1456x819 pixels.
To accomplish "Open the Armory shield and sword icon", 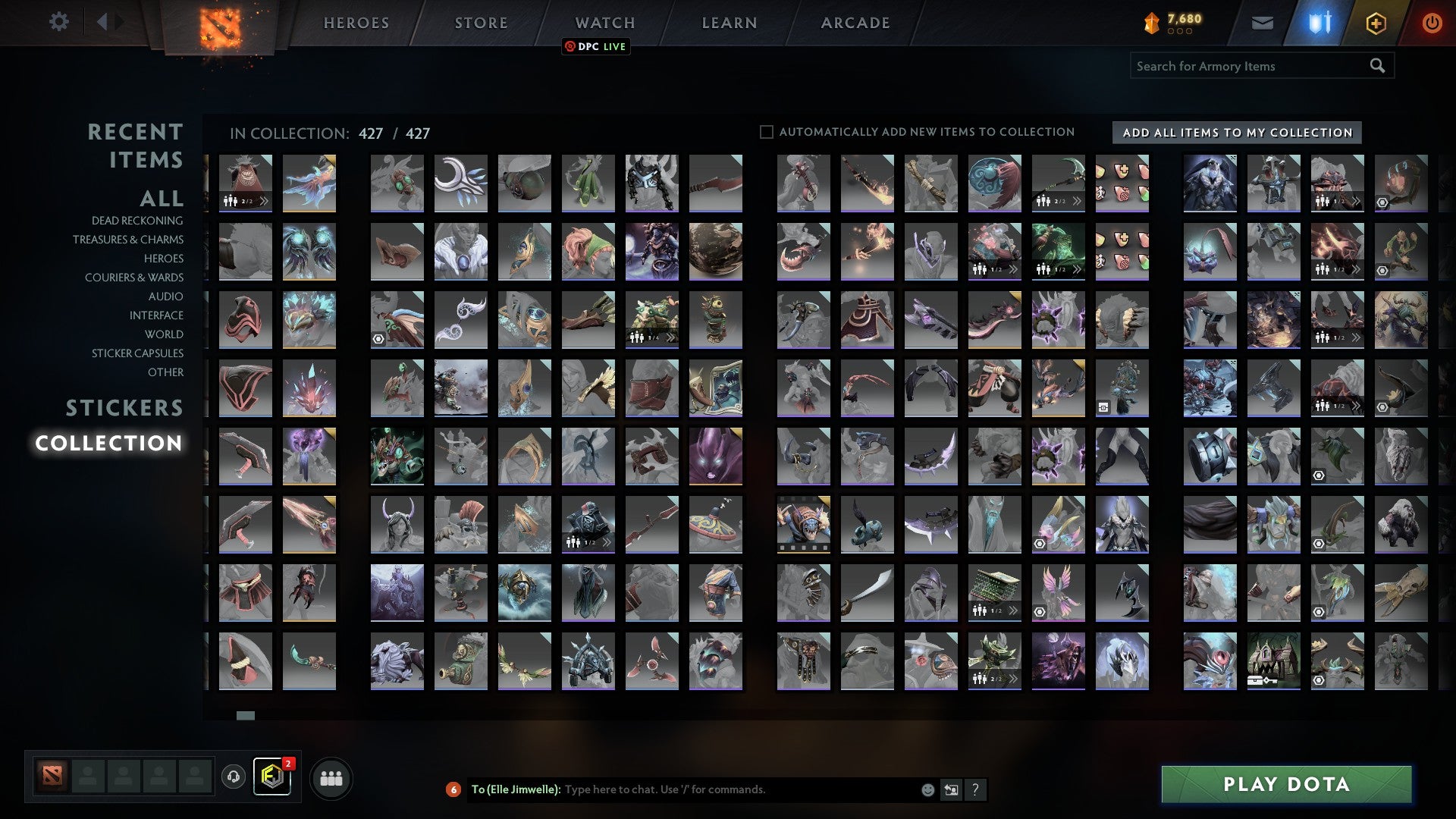I will tap(1320, 22).
